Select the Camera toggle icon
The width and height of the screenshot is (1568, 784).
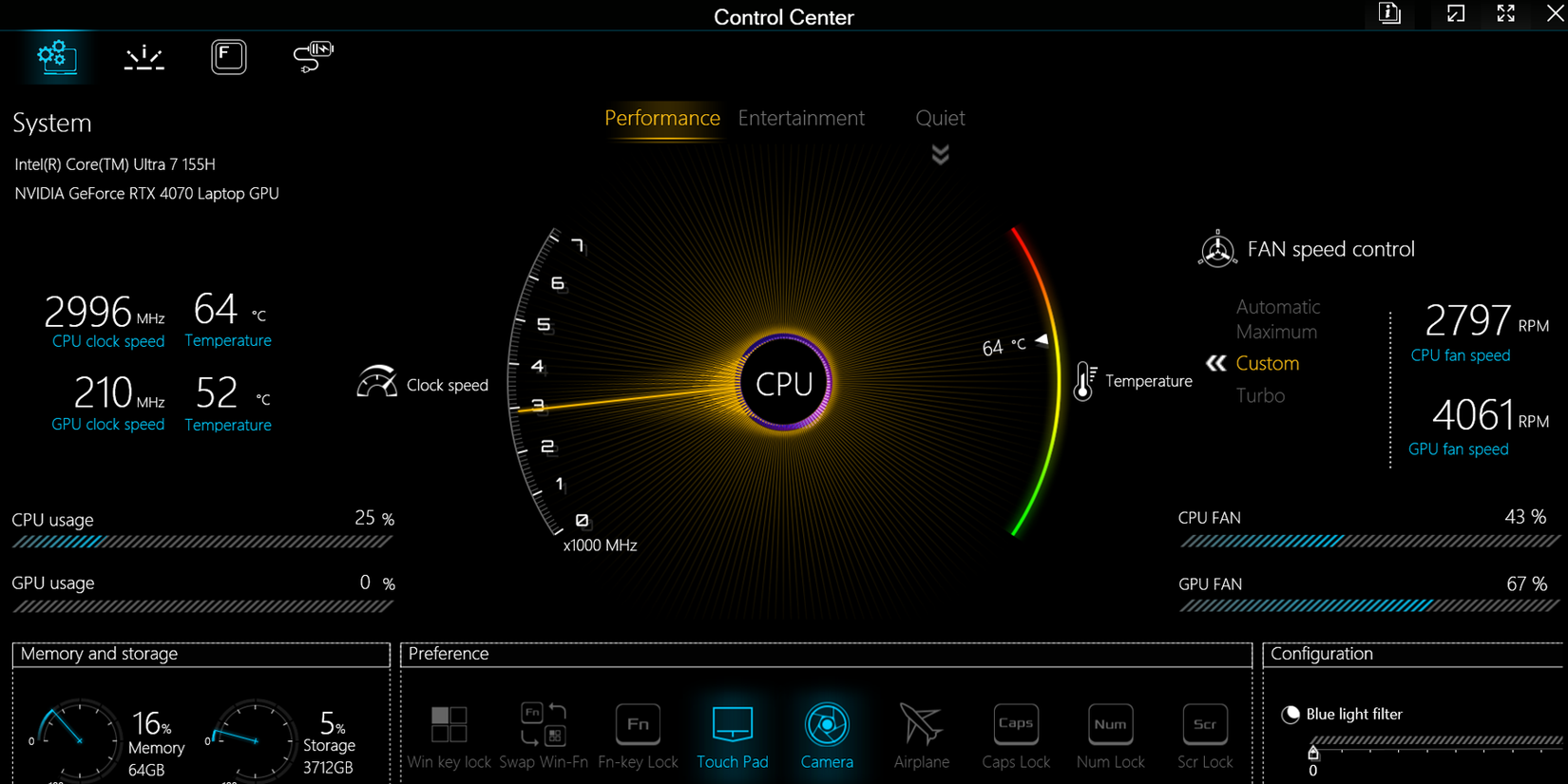pos(827,725)
